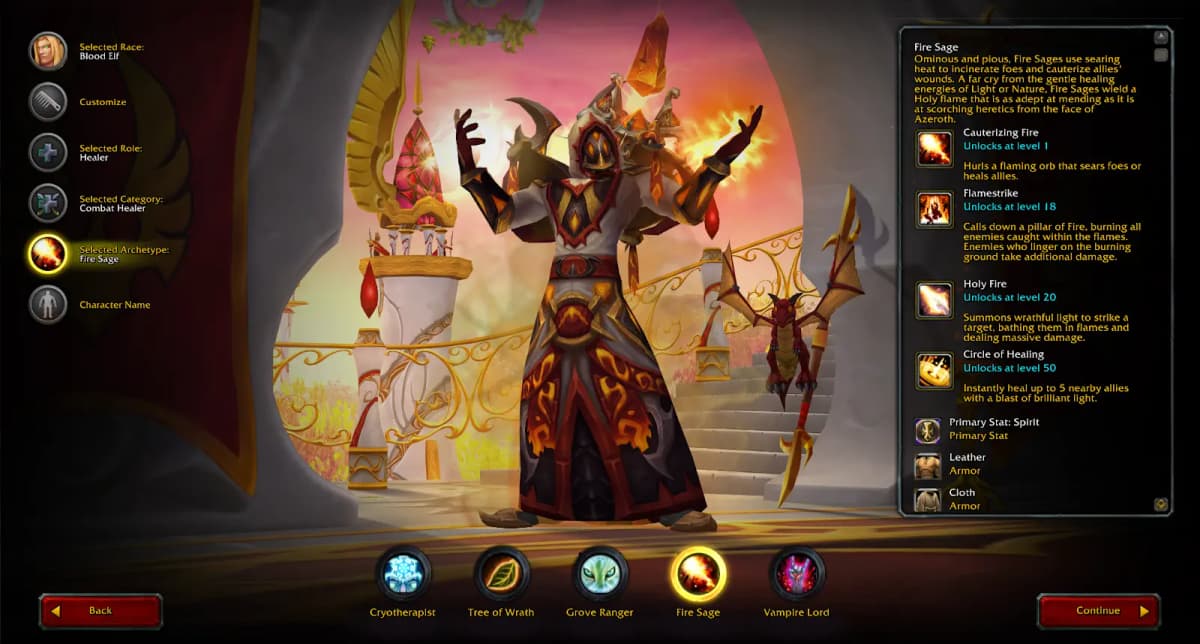Open the Selected Archetype step
This screenshot has height=644, width=1200.
(48, 254)
